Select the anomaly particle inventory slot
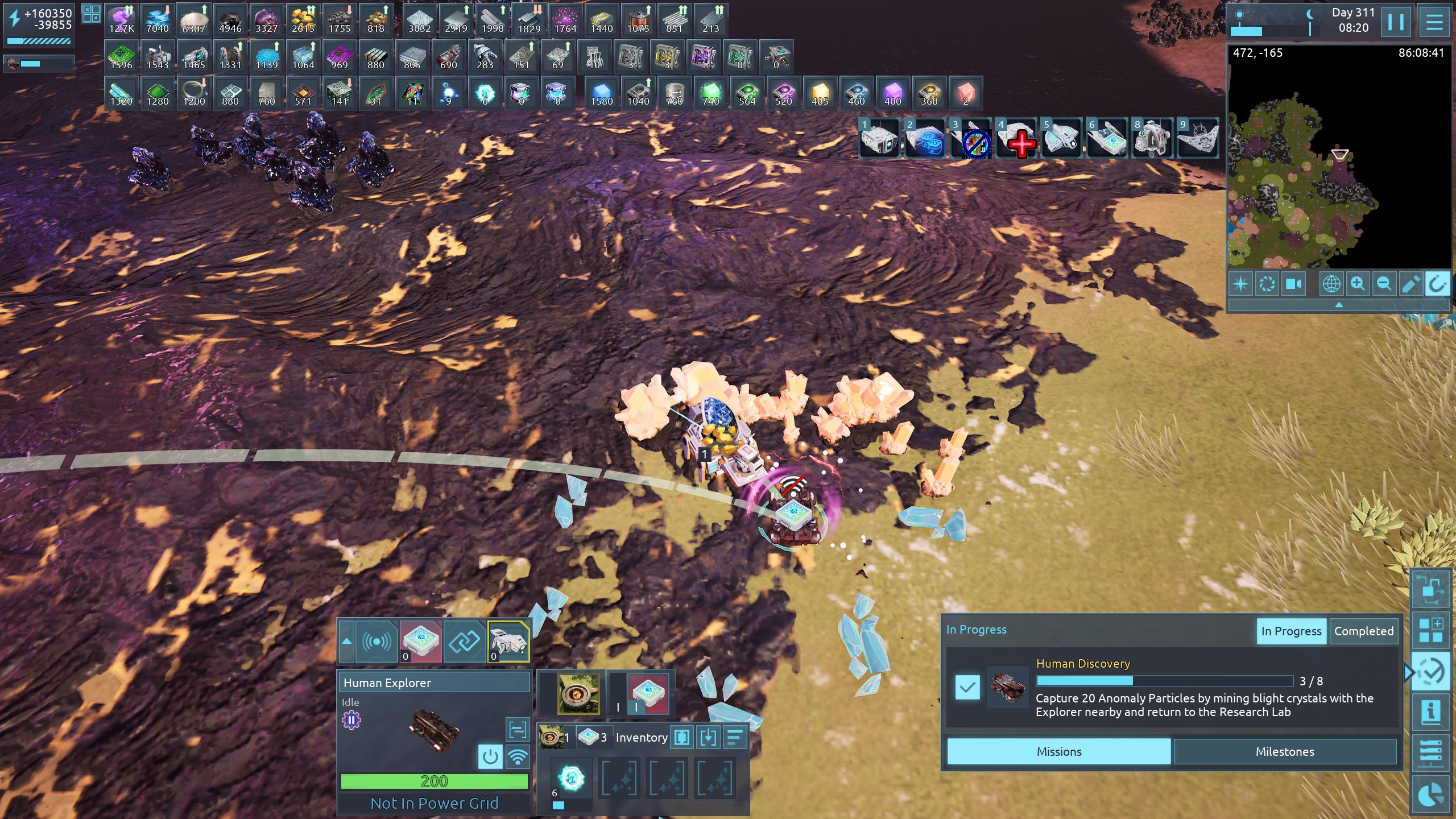Screen dimensions: 1456x819 [x=571, y=779]
